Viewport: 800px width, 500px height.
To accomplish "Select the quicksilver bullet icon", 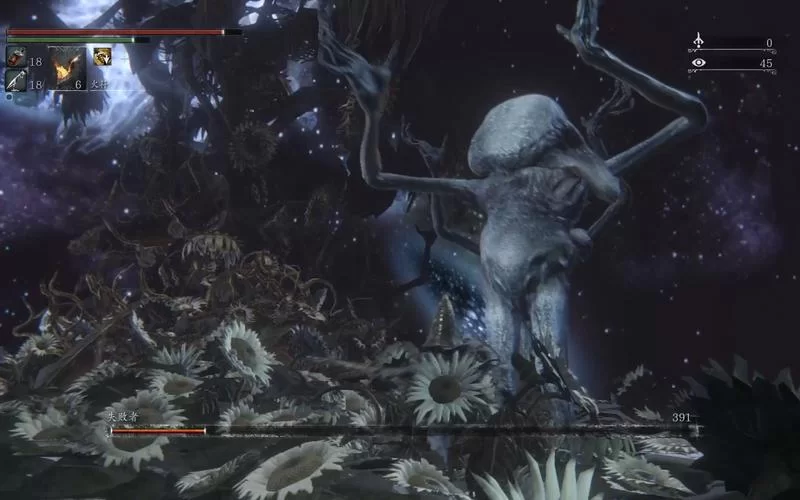I will click(16, 81).
